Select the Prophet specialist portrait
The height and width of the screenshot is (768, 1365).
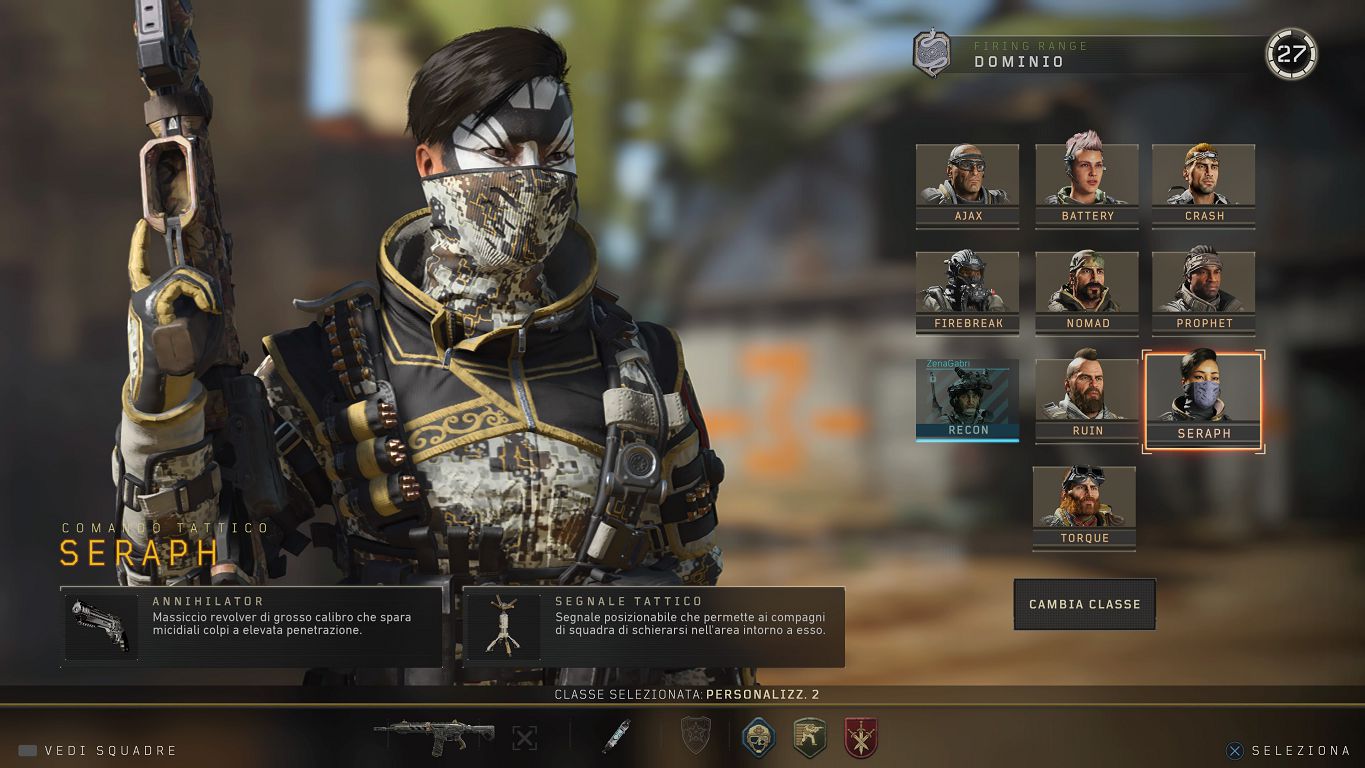point(1203,293)
